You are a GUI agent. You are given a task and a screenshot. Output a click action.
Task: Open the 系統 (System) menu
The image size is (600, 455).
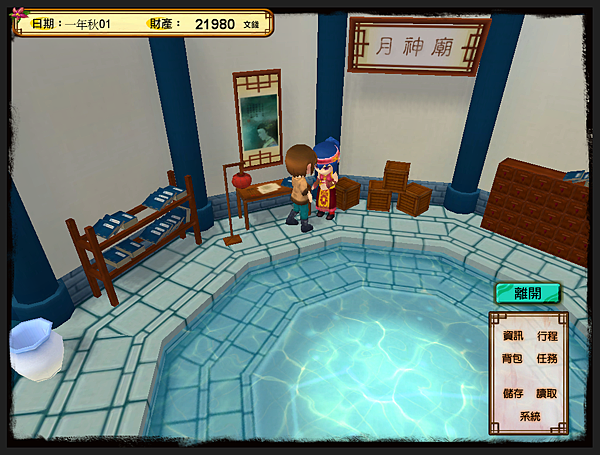(x=530, y=415)
